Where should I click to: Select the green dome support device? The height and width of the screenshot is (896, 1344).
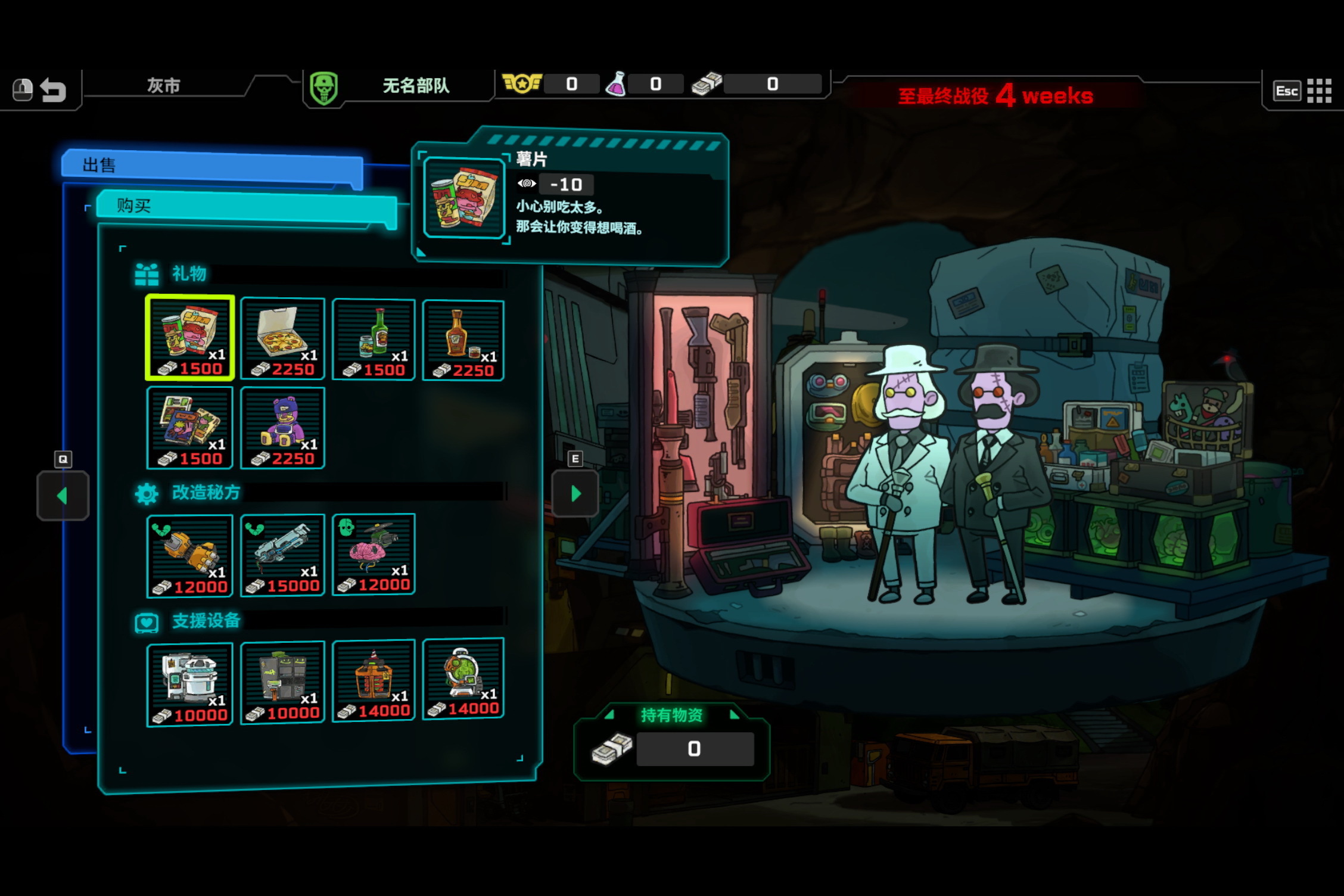tap(463, 678)
